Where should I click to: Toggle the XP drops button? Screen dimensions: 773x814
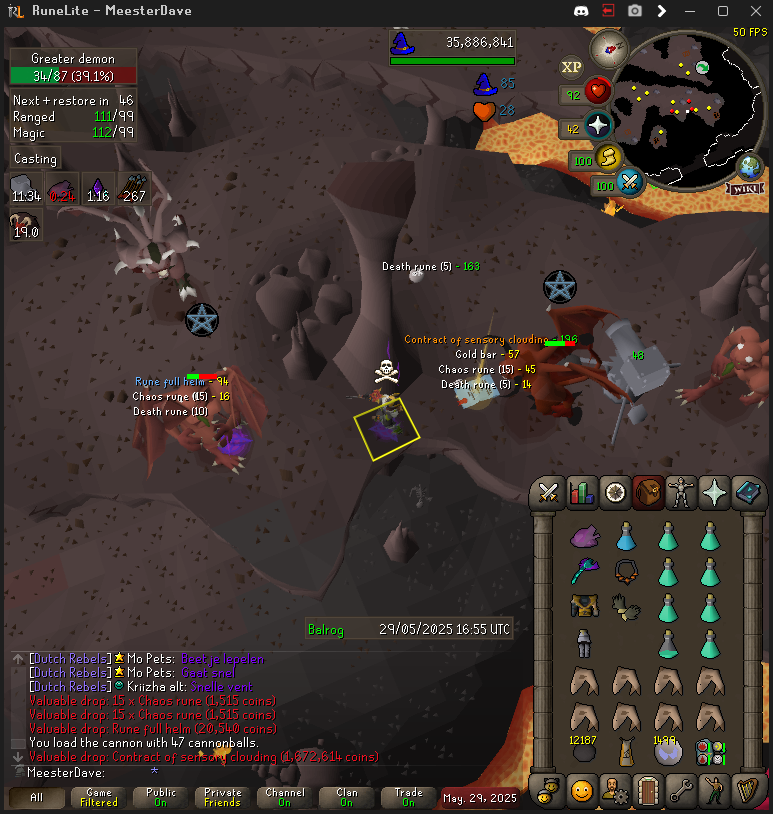tap(572, 67)
